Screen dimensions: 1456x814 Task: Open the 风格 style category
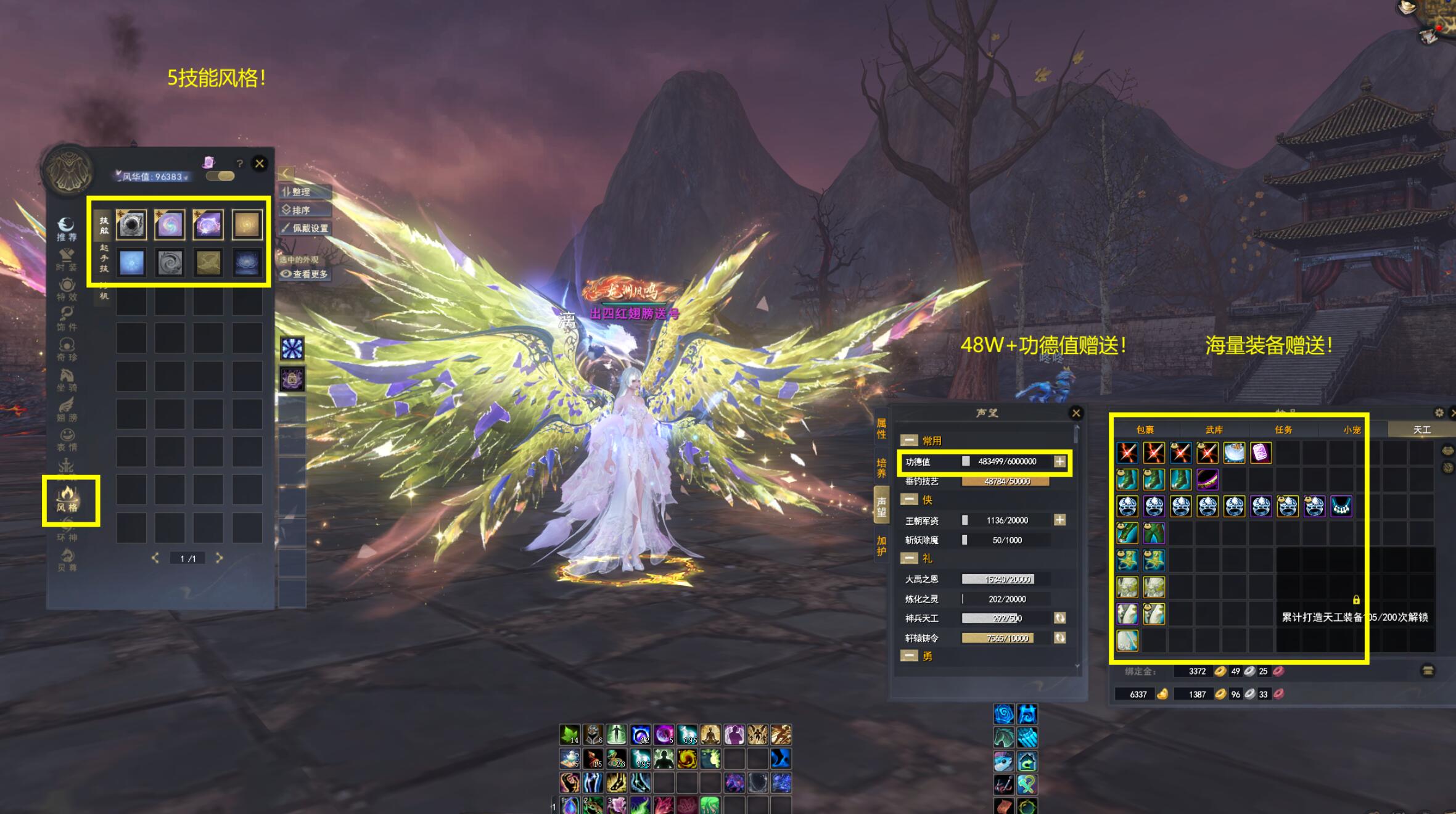pyautogui.click(x=67, y=499)
